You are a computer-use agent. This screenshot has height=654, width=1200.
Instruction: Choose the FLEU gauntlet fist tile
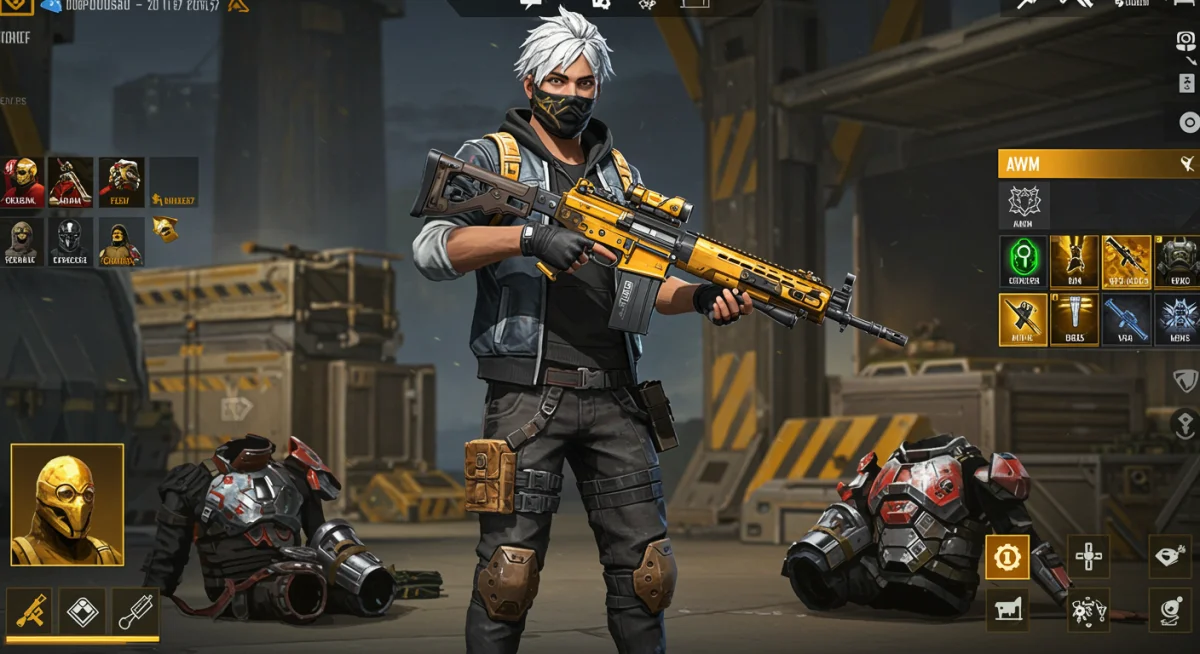pyautogui.click(x=120, y=182)
